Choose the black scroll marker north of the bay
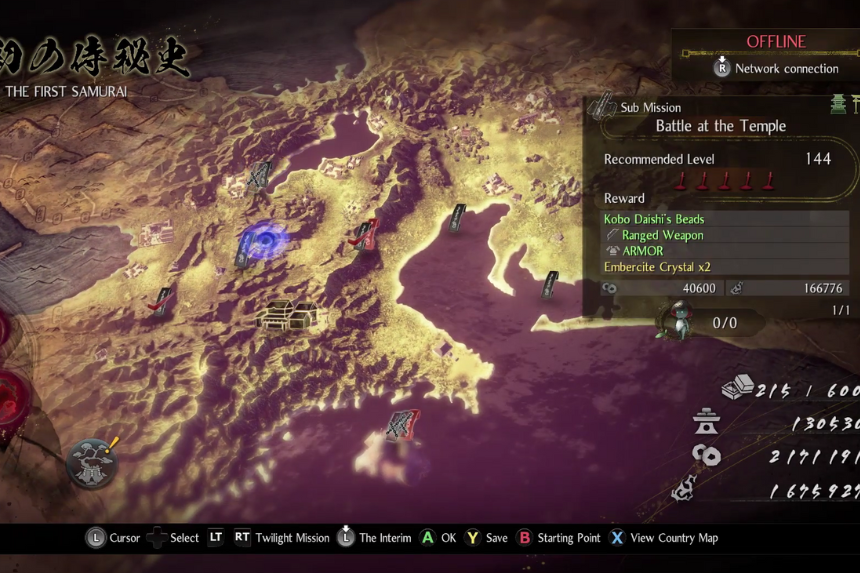Screen dimensions: 860x573 (x=458, y=217)
